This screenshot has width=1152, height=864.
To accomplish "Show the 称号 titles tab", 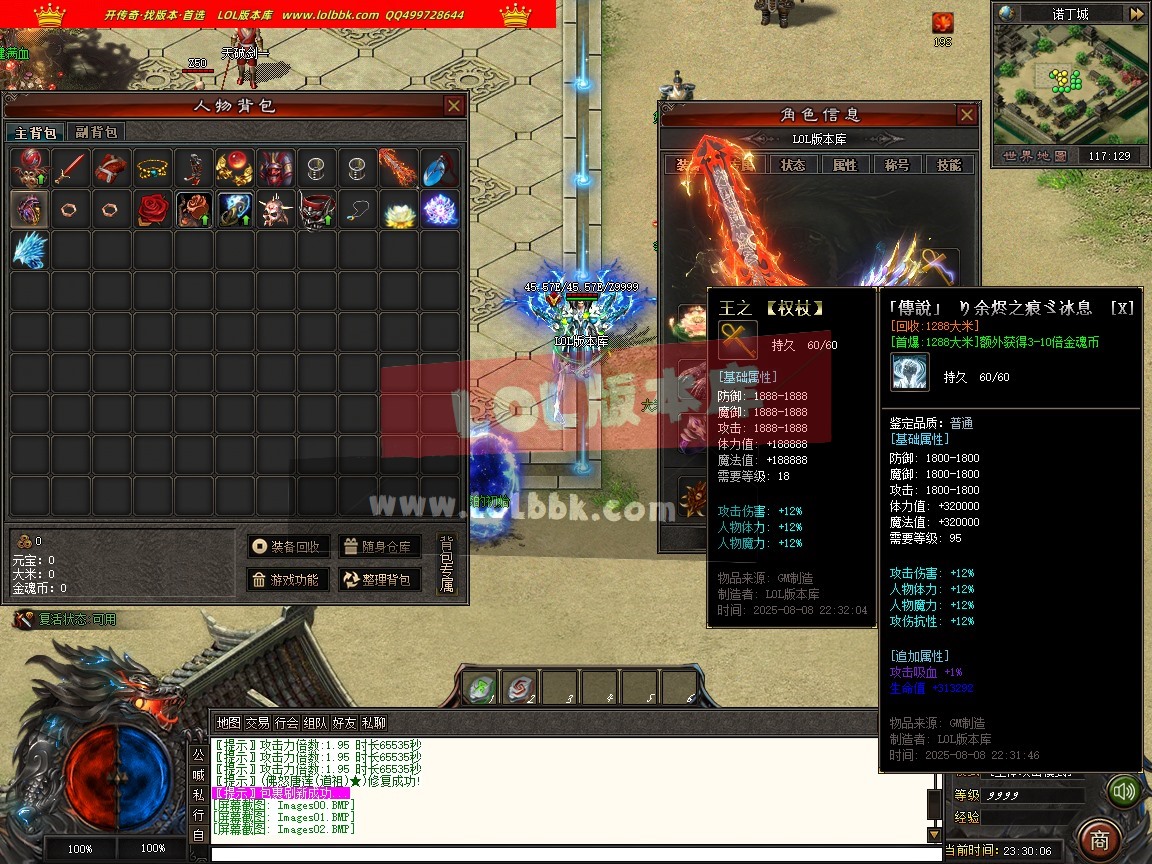I will click(897, 165).
